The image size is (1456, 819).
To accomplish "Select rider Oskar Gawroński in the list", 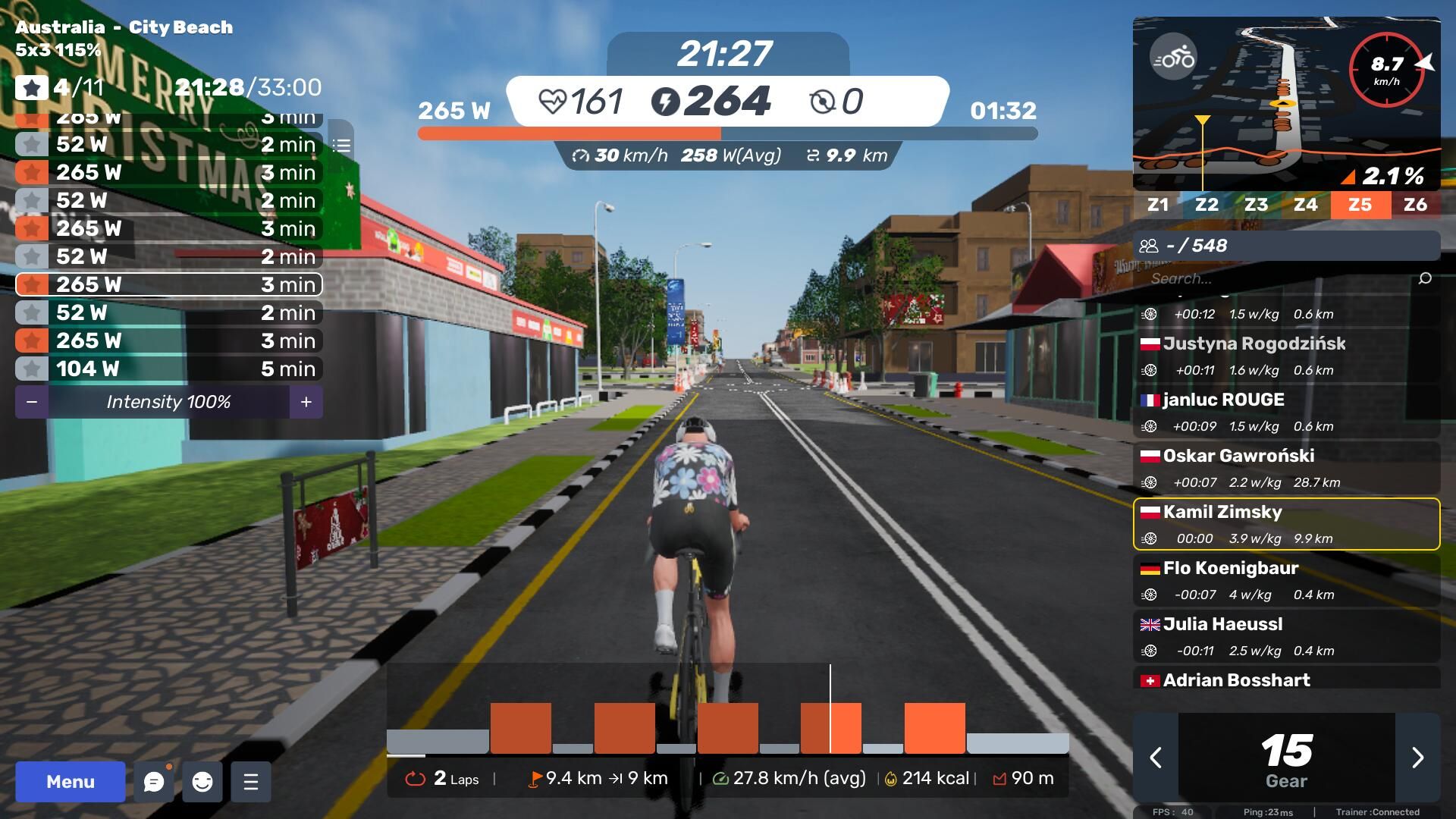I will coord(1286,468).
